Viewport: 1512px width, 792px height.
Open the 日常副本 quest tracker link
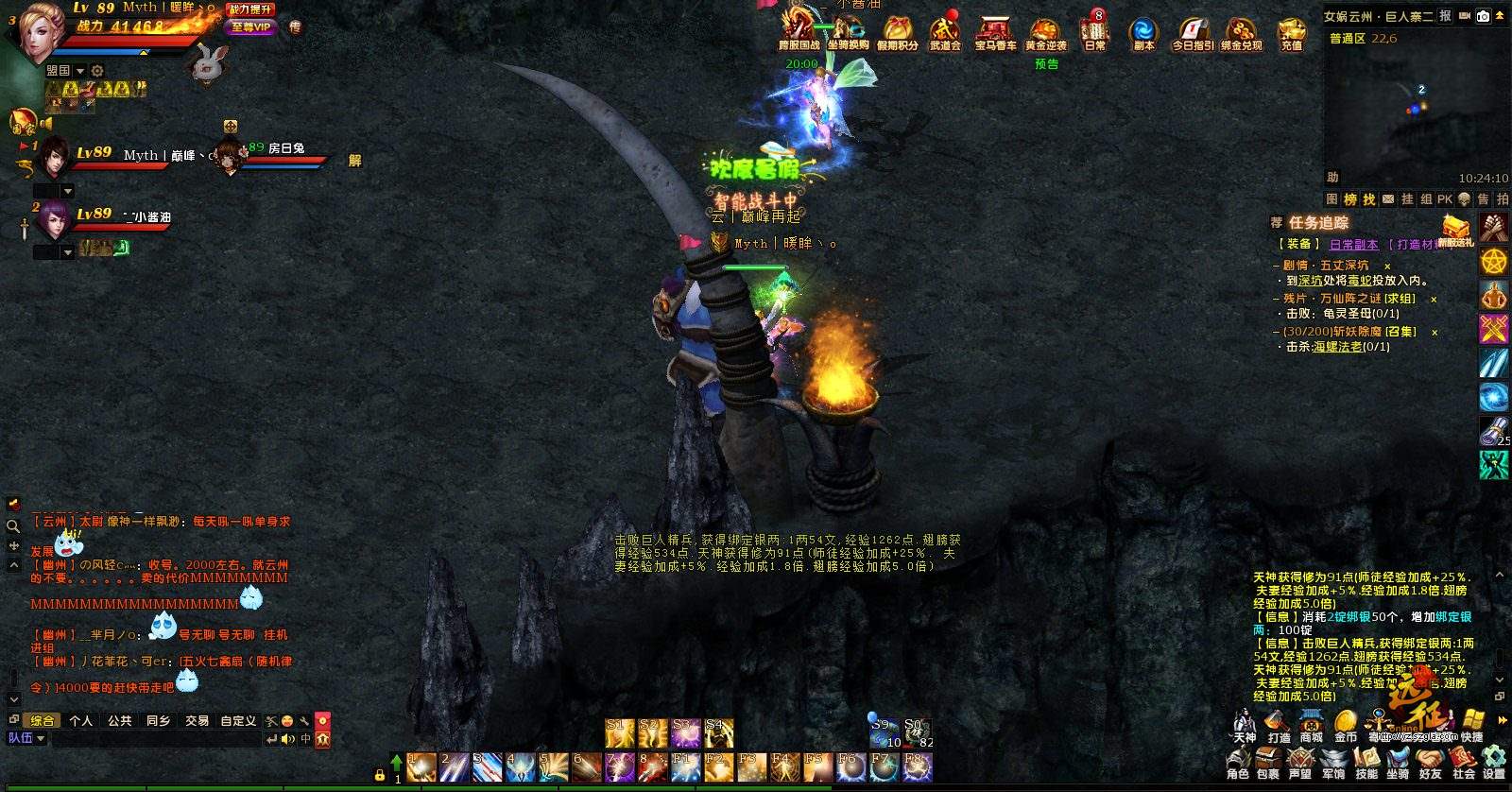pos(1353,245)
